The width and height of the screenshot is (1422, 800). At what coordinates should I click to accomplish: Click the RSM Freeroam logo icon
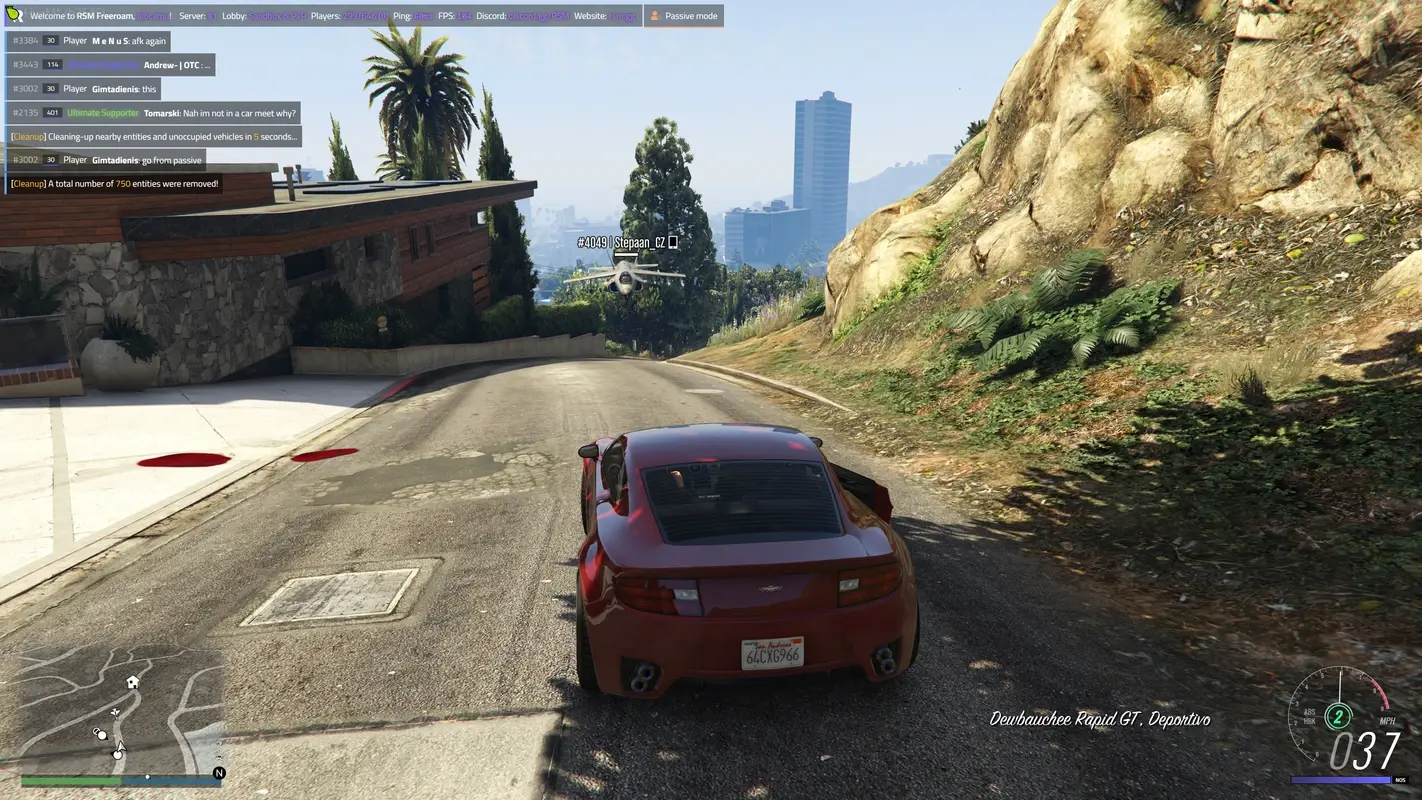pyautogui.click(x=15, y=14)
